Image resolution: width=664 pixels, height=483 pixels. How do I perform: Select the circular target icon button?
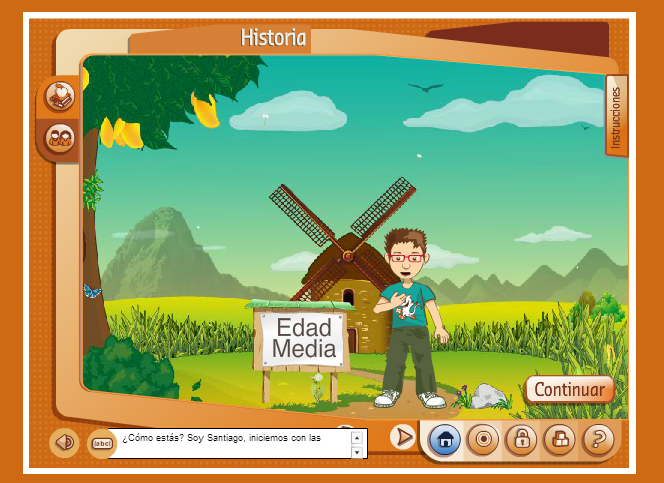pyautogui.click(x=483, y=438)
